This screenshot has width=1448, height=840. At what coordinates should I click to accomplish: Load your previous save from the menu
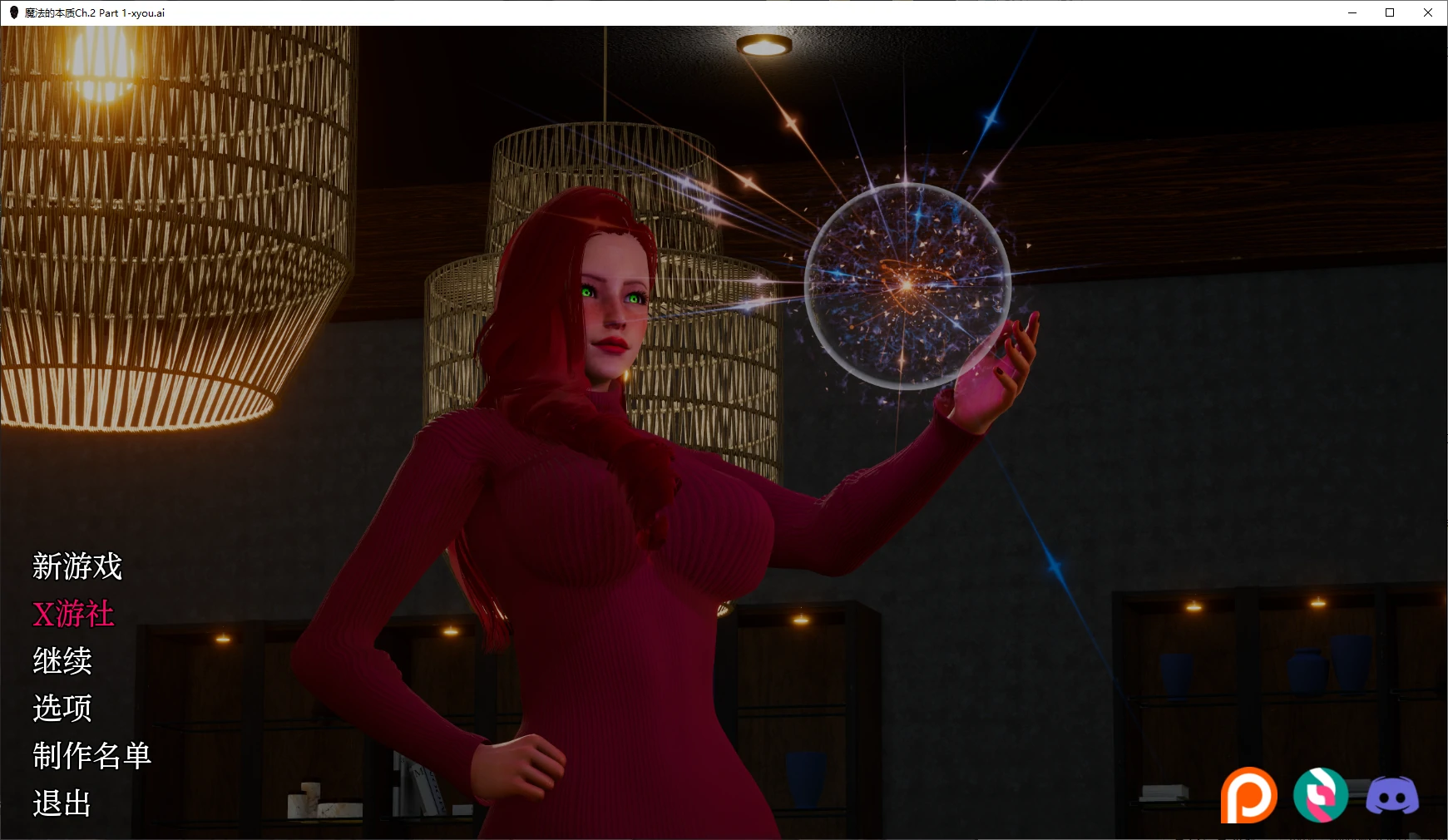(62, 662)
